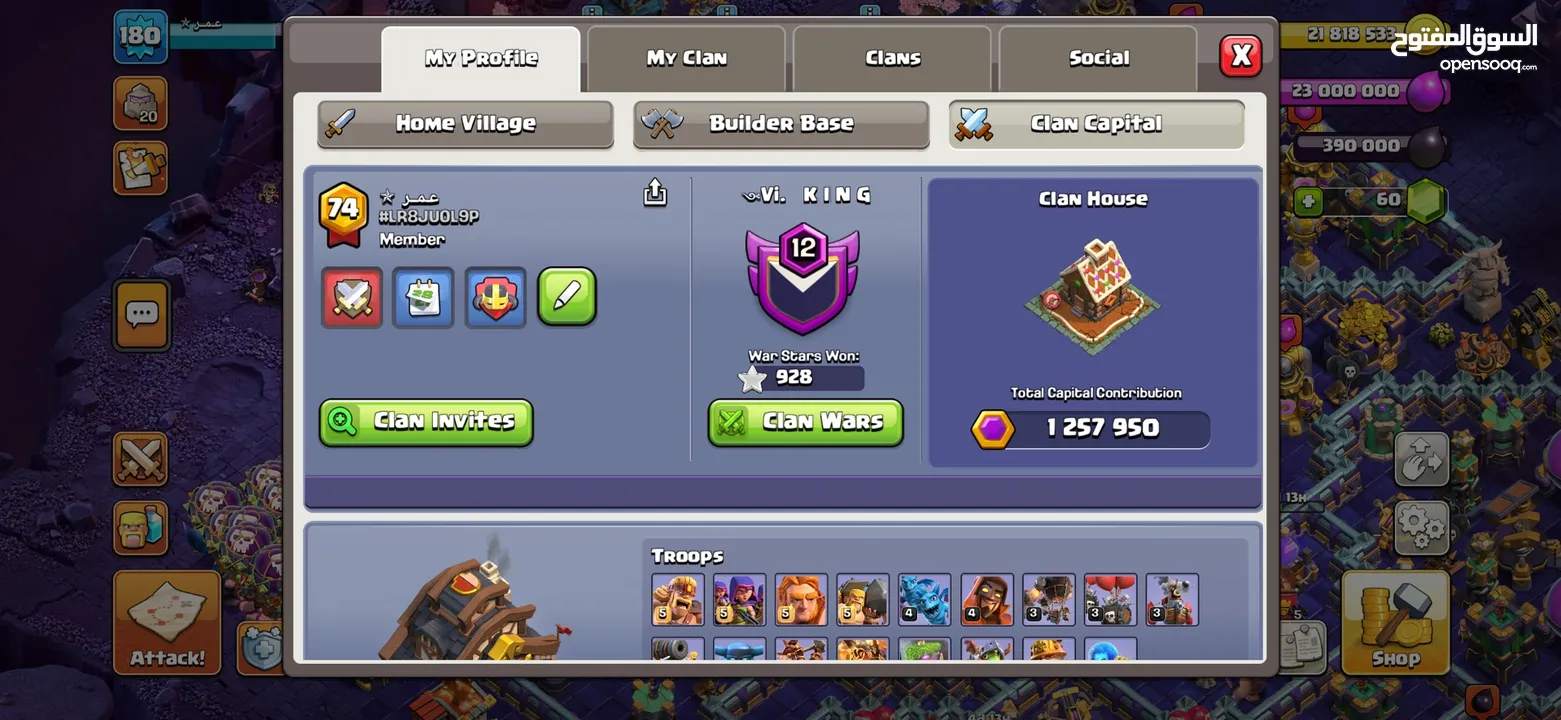Open Clan Wars details
This screenshot has height=720, width=1561.
(805, 422)
